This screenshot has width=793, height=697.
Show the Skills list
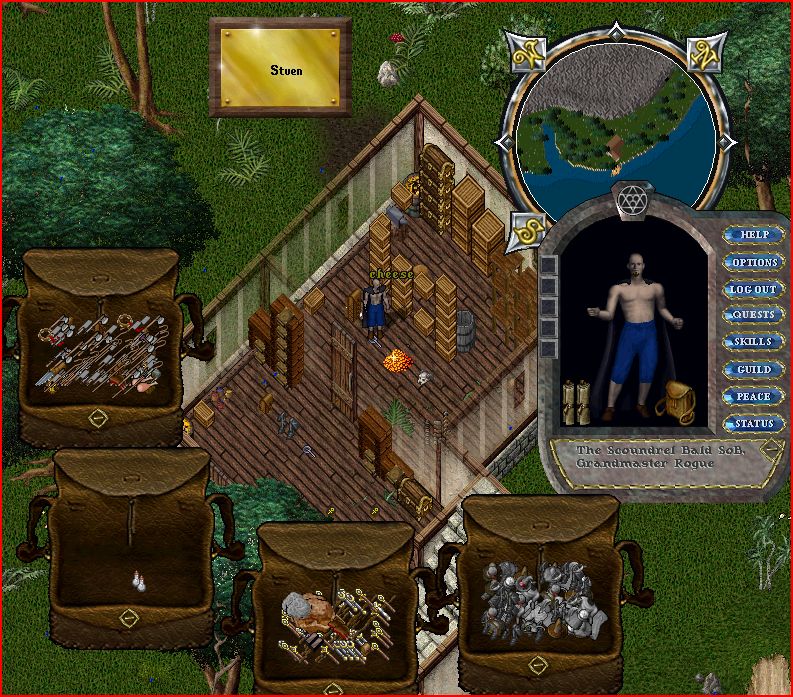pos(753,342)
